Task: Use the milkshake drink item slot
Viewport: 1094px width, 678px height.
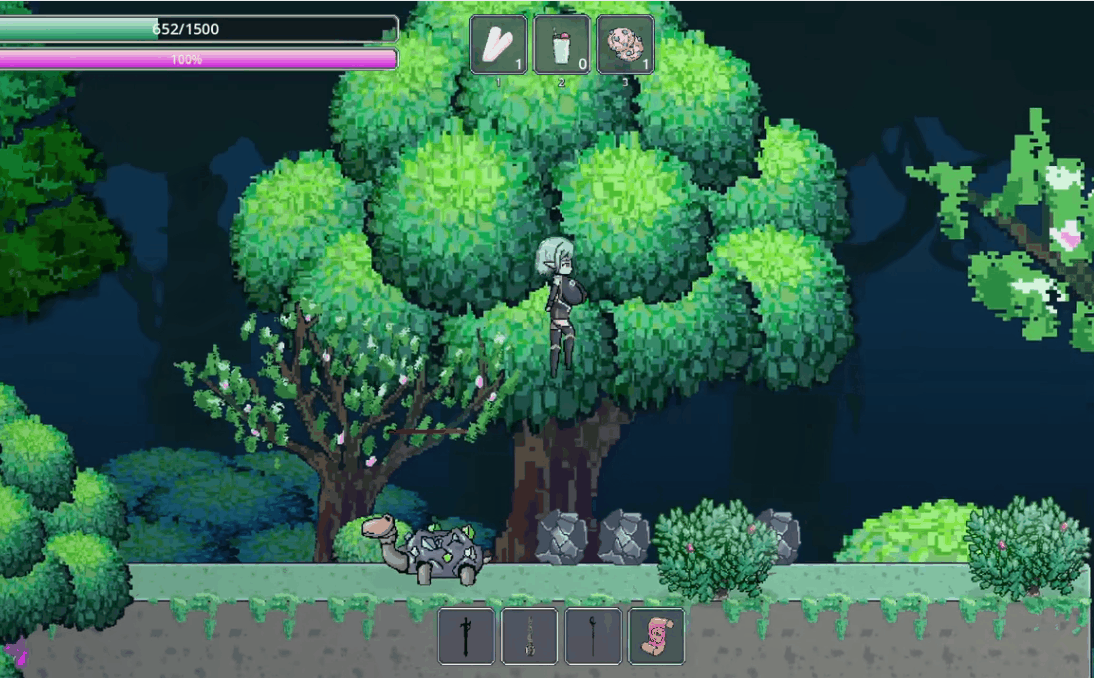Action: tap(562, 45)
